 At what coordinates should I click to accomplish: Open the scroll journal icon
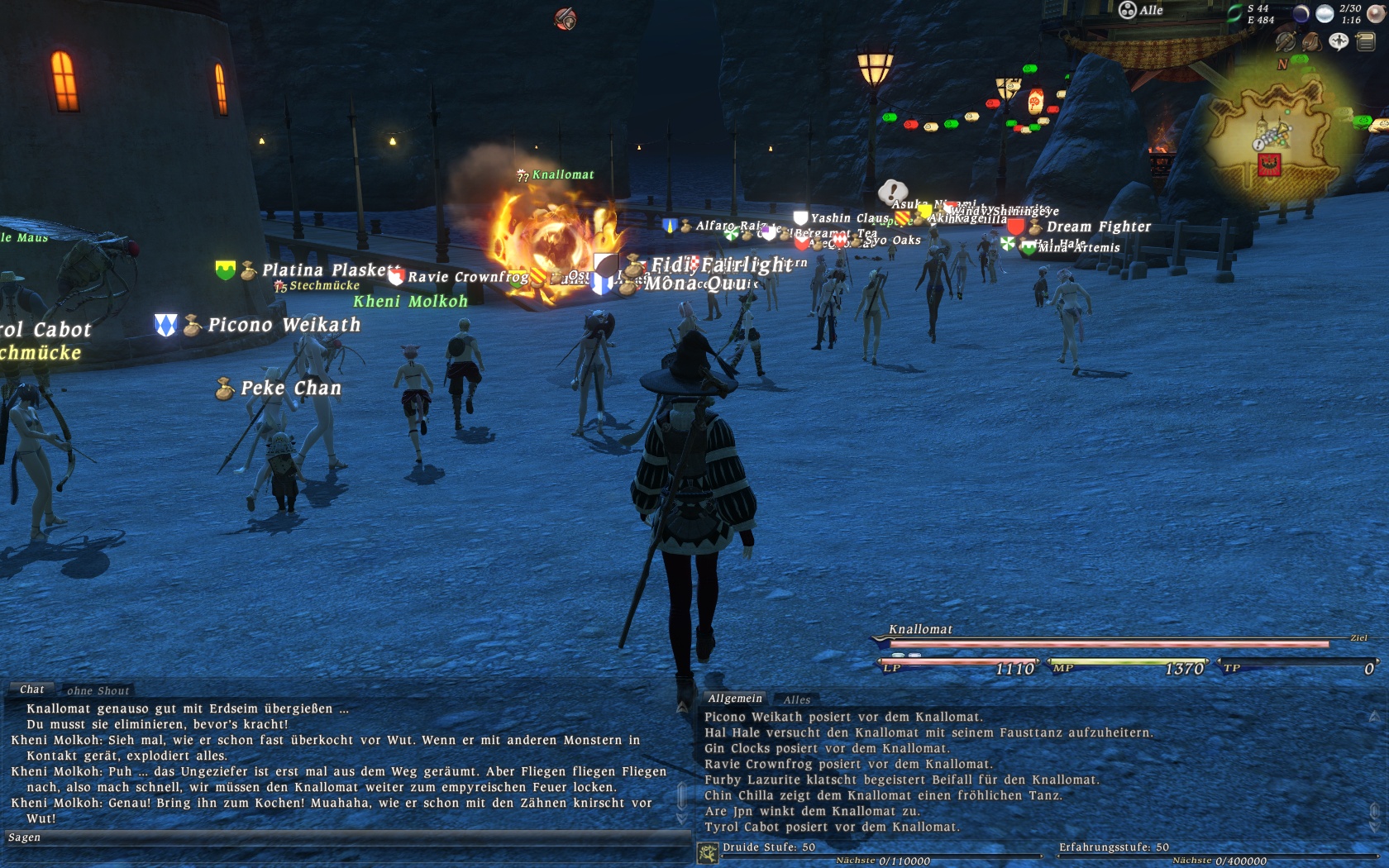(1365, 41)
